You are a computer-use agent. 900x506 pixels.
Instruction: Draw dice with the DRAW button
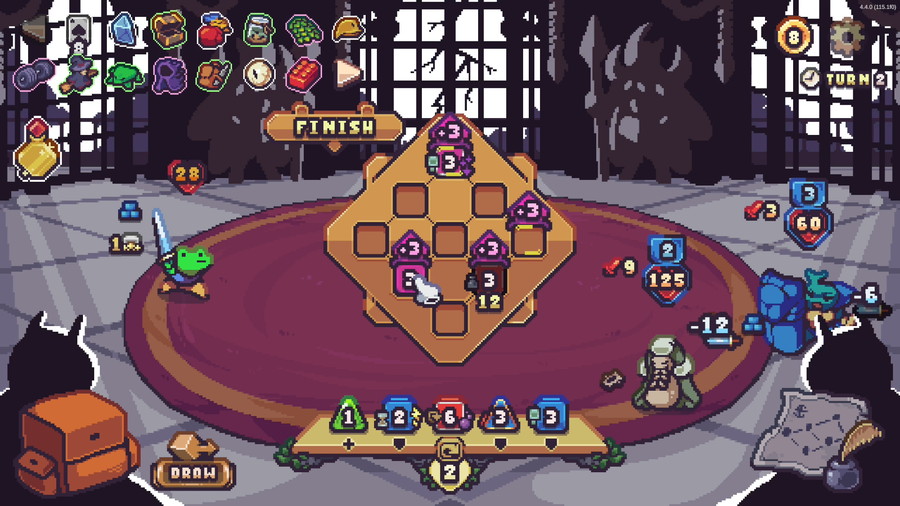coord(192,472)
